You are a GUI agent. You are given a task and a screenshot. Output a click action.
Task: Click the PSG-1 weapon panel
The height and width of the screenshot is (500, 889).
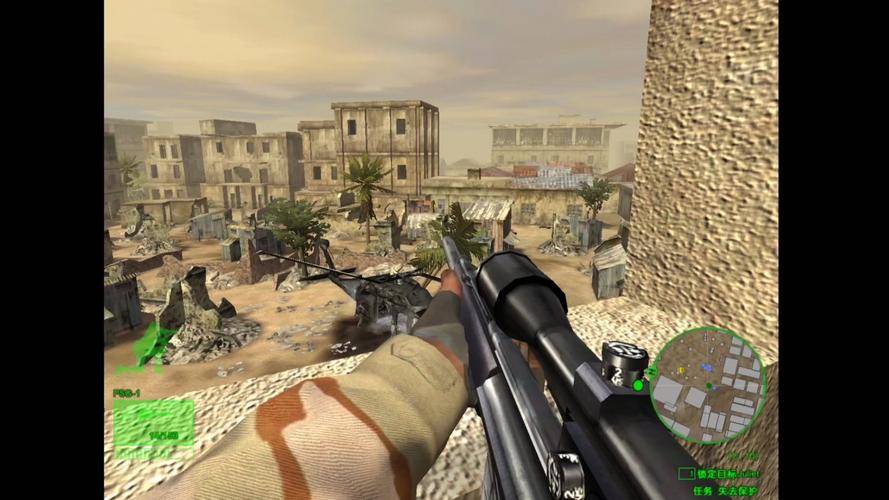[x=153, y=424]
